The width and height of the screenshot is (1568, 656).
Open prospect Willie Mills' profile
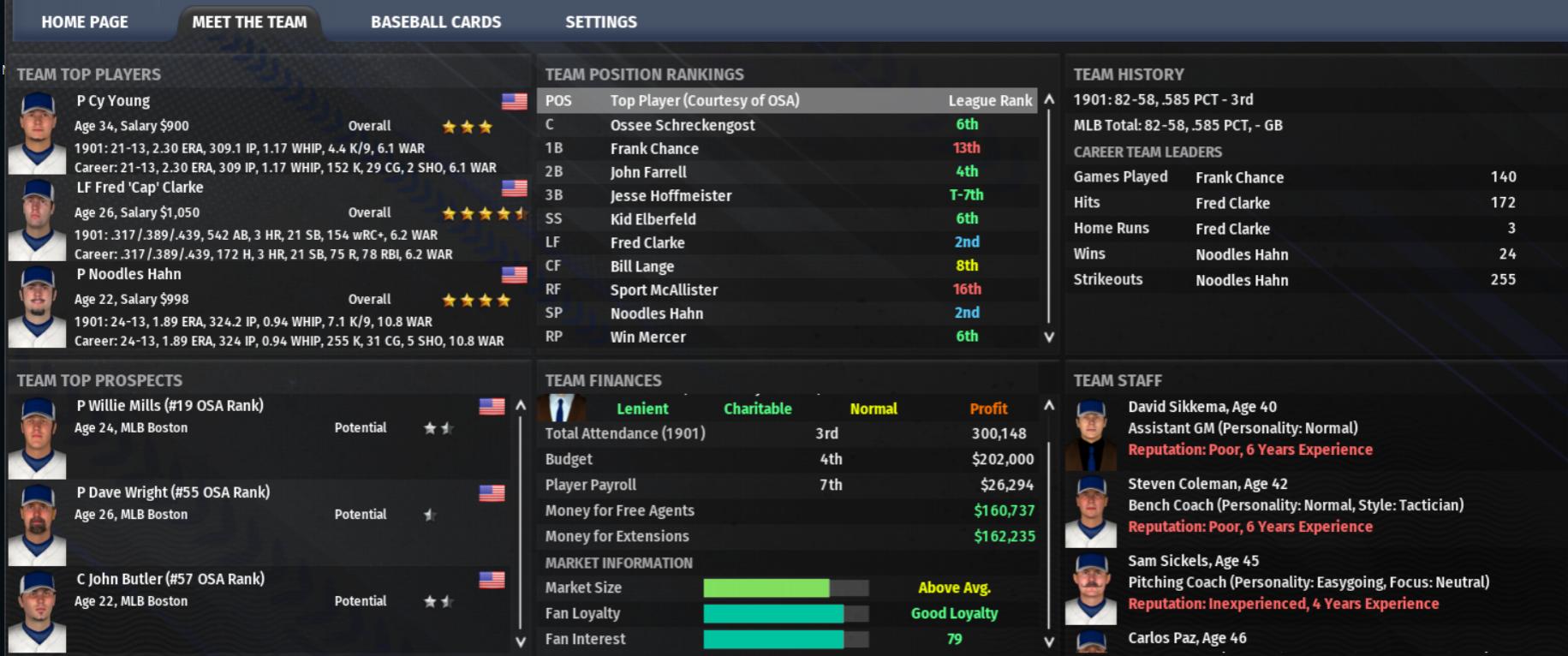point(170,406)
